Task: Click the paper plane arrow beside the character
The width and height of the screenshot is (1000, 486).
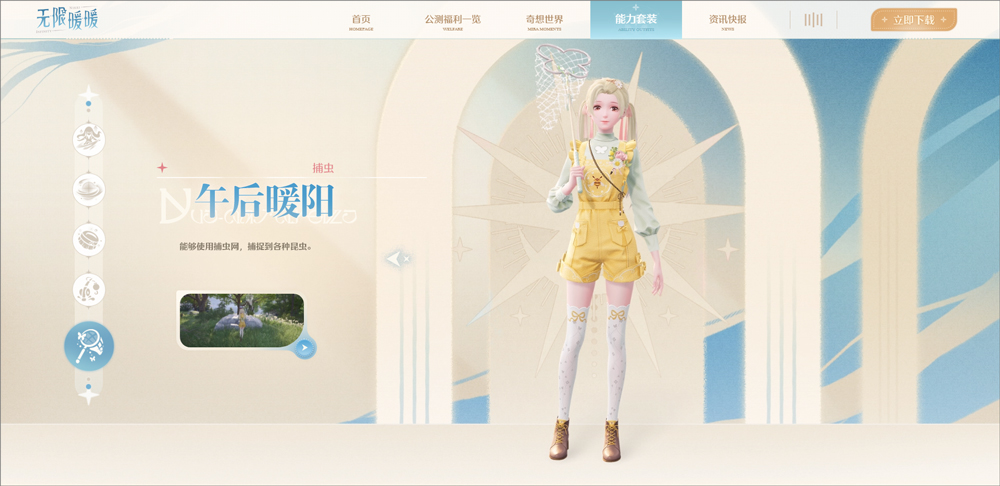Action: (396, 259)
